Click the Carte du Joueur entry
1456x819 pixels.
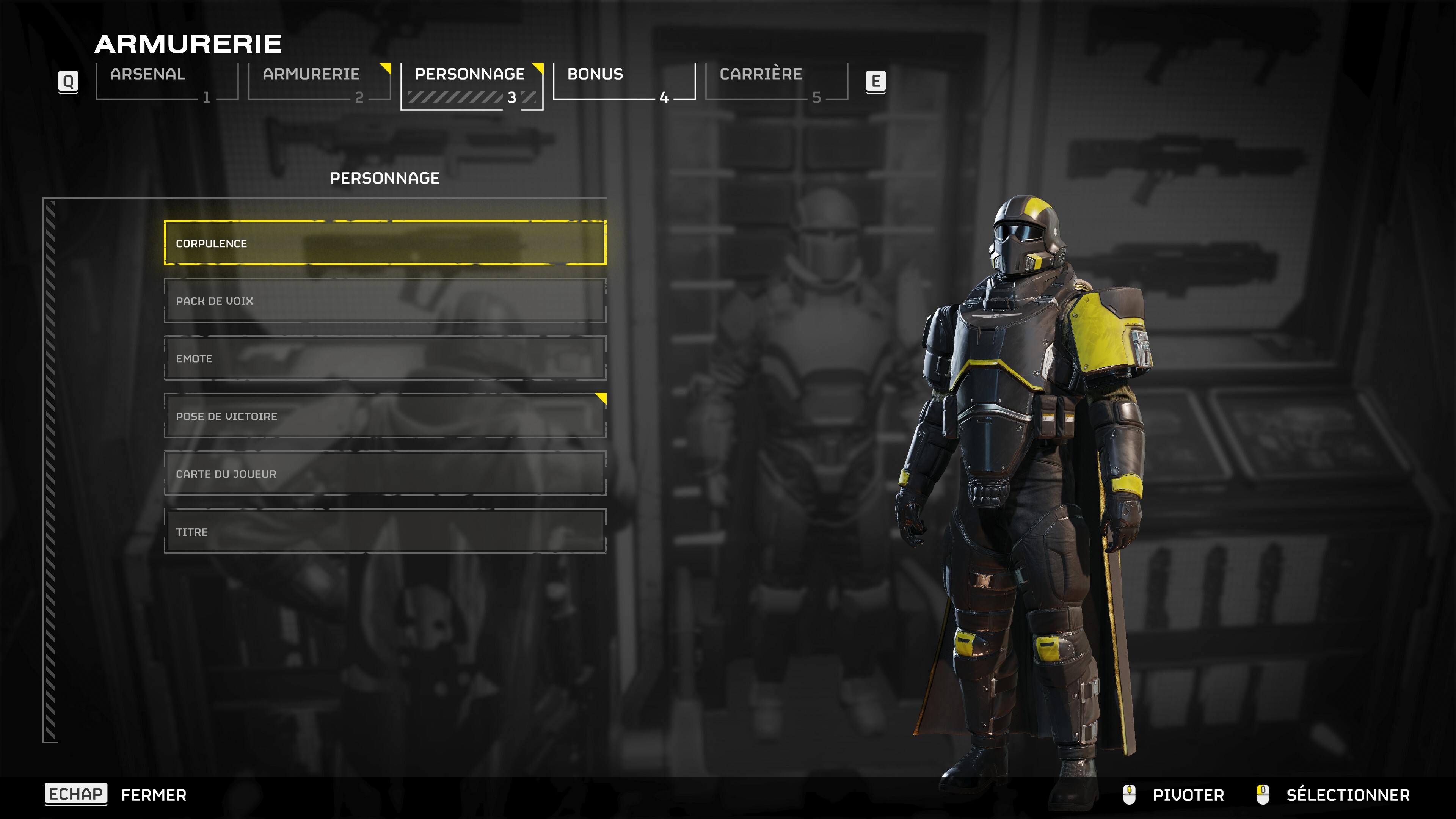(385, 474)
